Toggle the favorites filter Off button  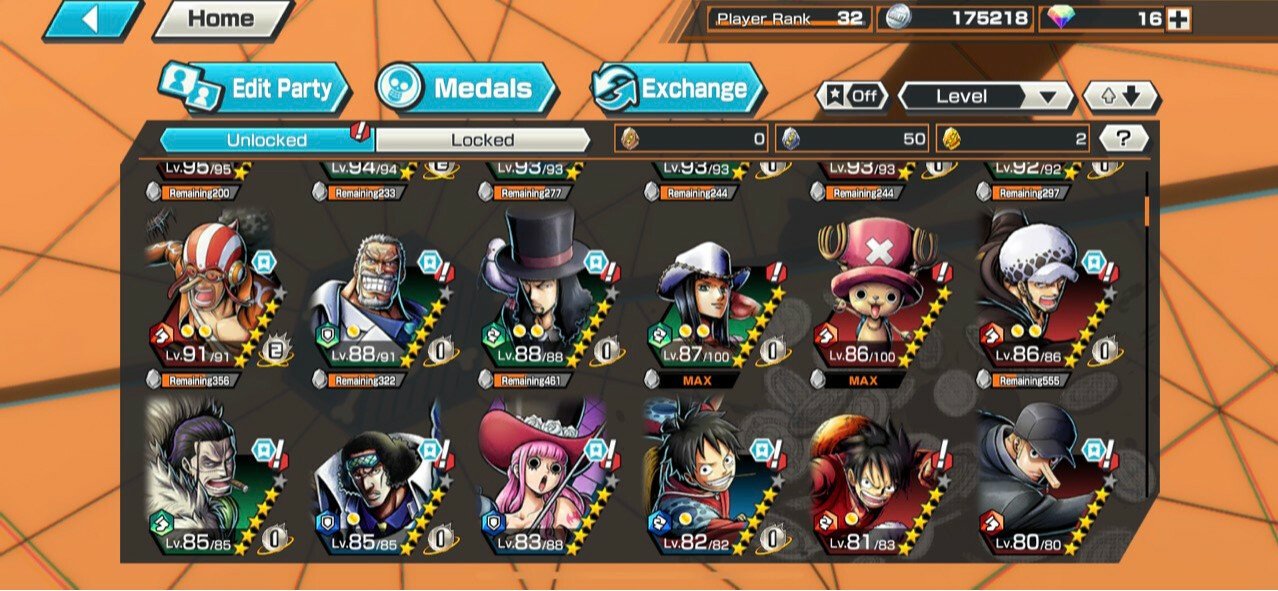852,96
